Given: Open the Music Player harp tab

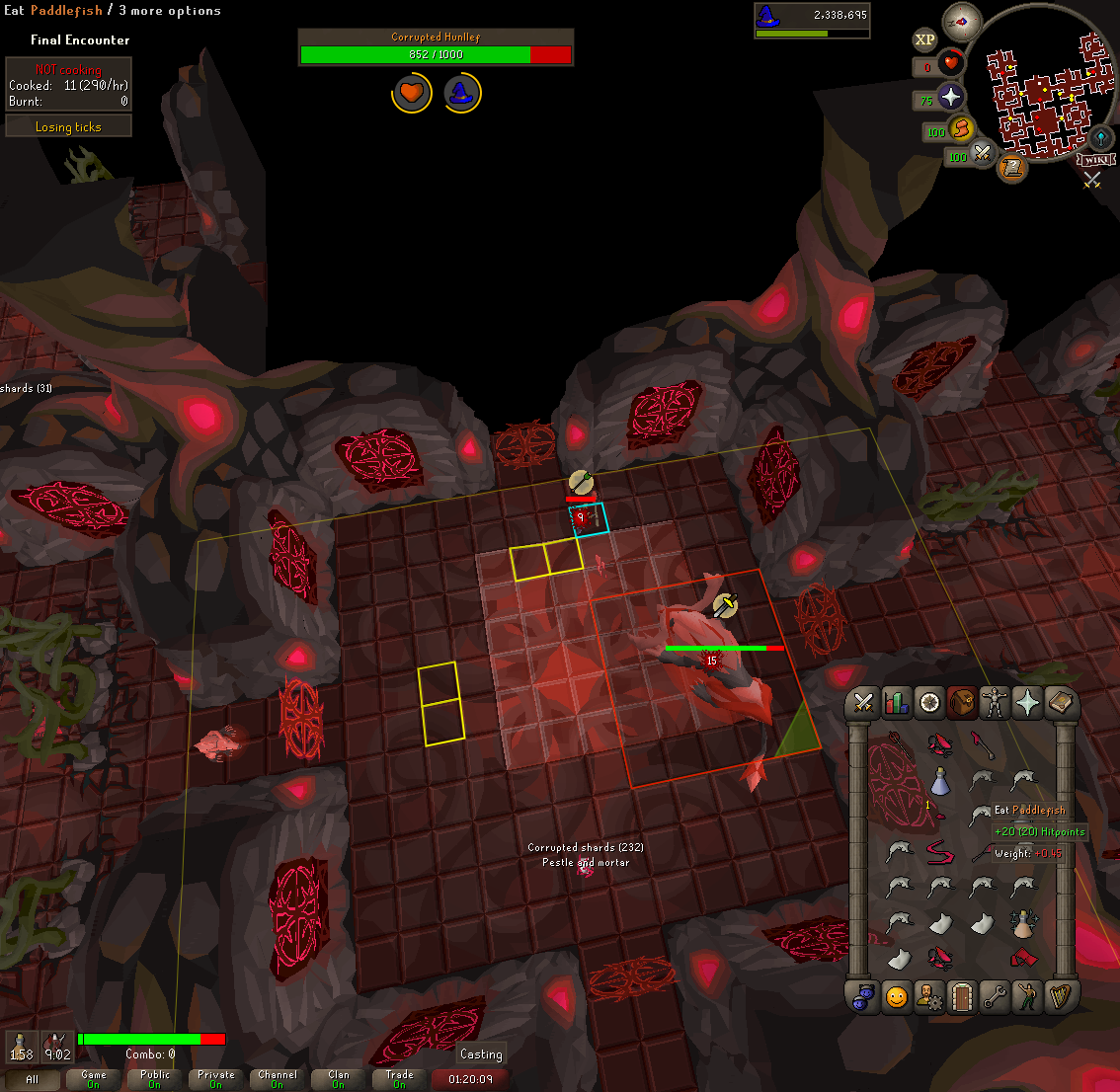Looking at the screenshot, I should tap(1060, 997).
